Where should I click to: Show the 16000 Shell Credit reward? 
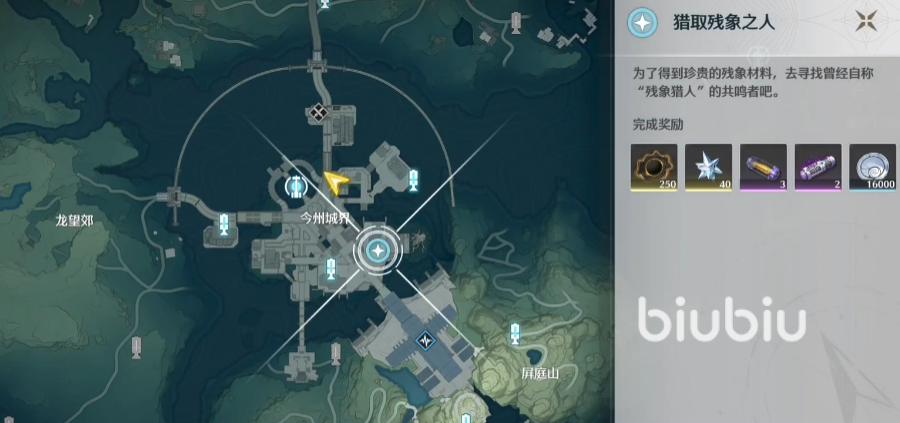click(872, 167)
